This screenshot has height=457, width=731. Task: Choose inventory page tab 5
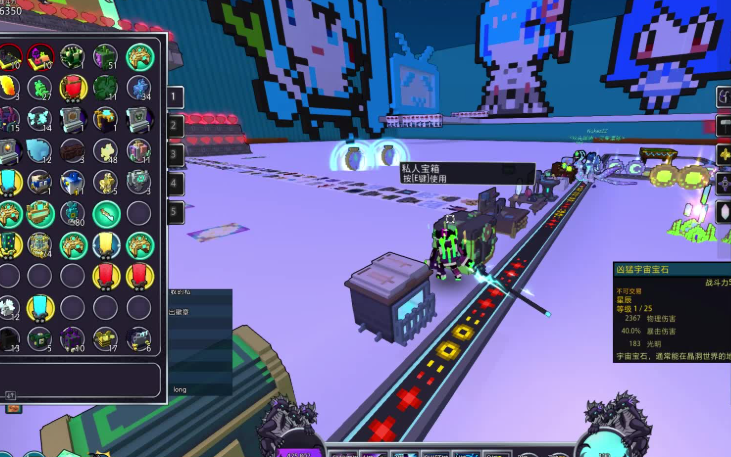click(x=175, y=213)
